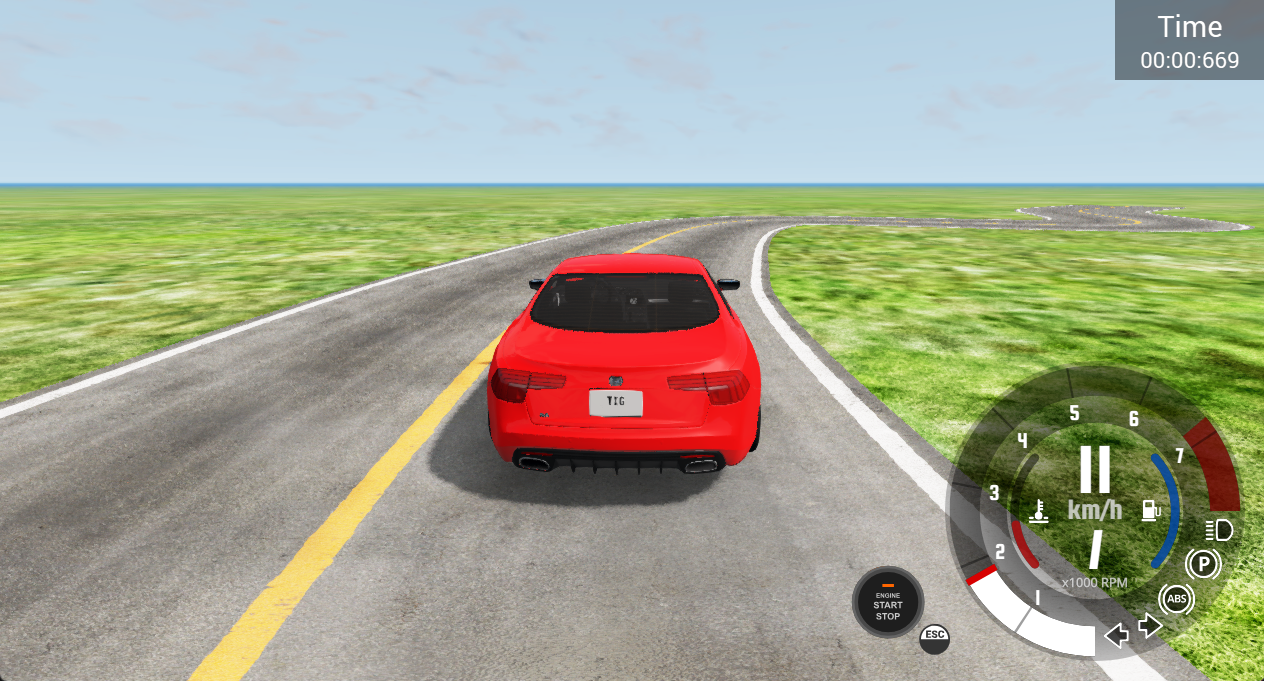
Task: Toggle the parking brake indicator
Action: tap(1203, 565)
